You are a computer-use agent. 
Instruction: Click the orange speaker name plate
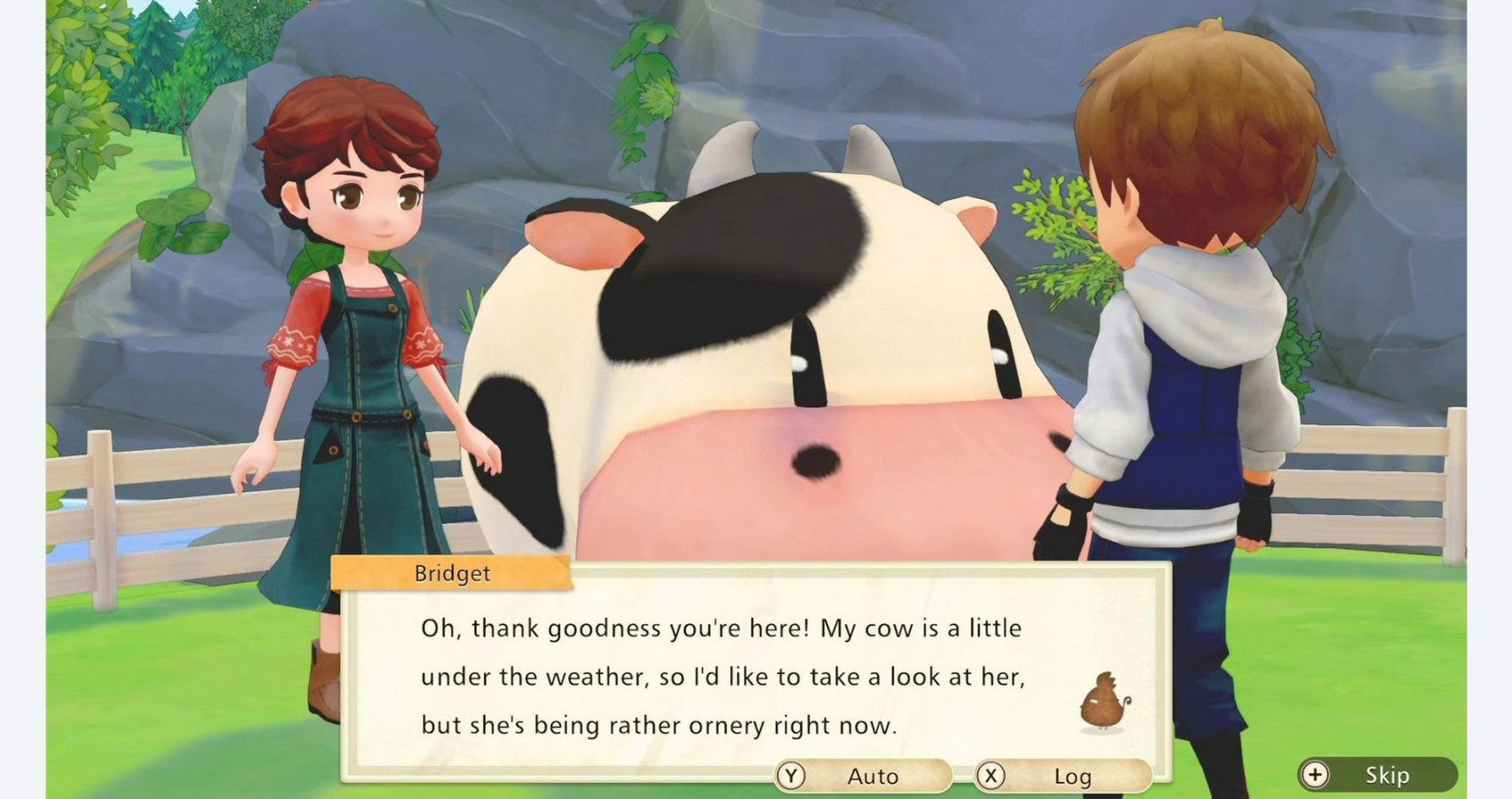point(451,574)
